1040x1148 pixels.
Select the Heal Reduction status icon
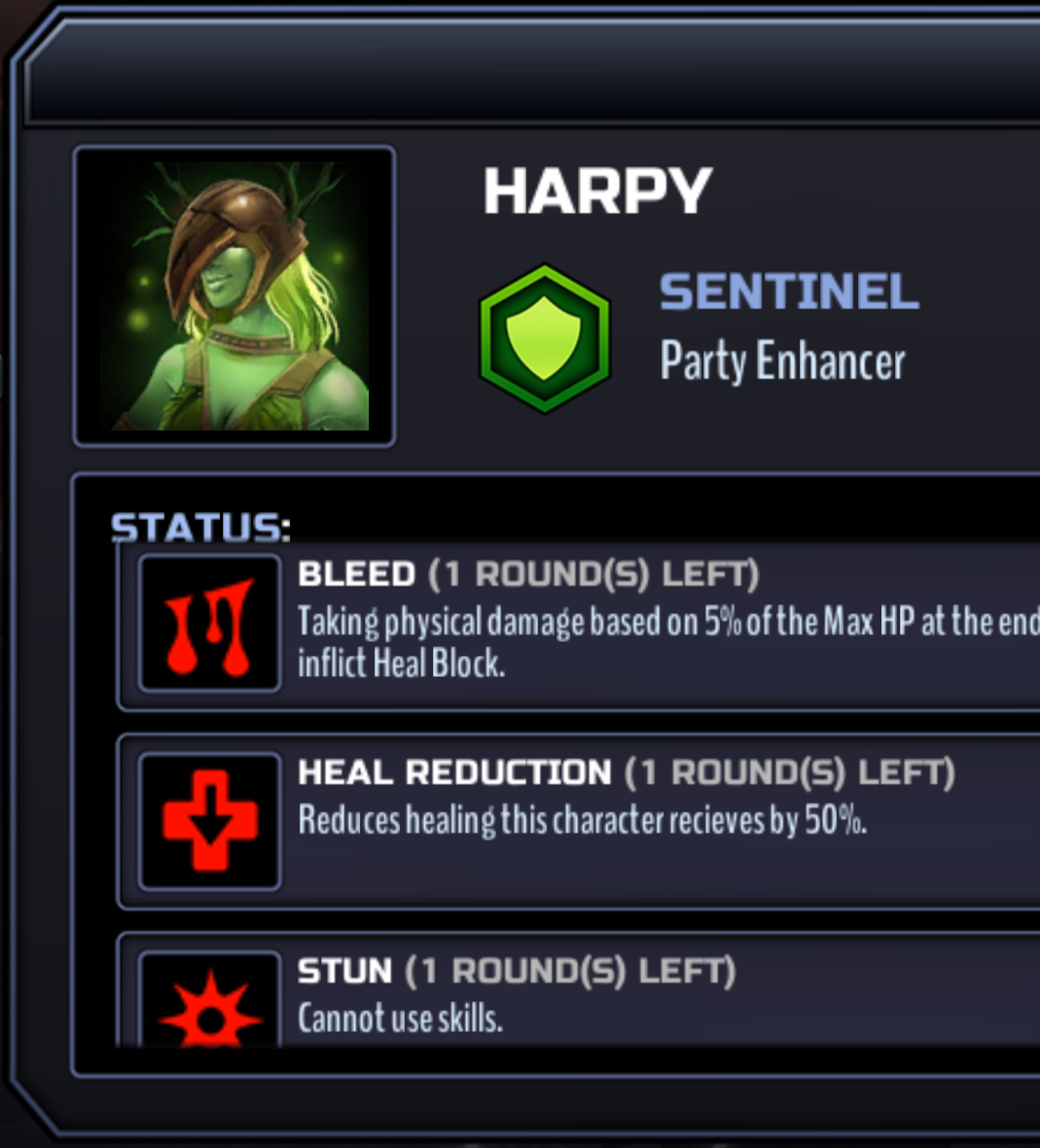(x=210, y=821)
